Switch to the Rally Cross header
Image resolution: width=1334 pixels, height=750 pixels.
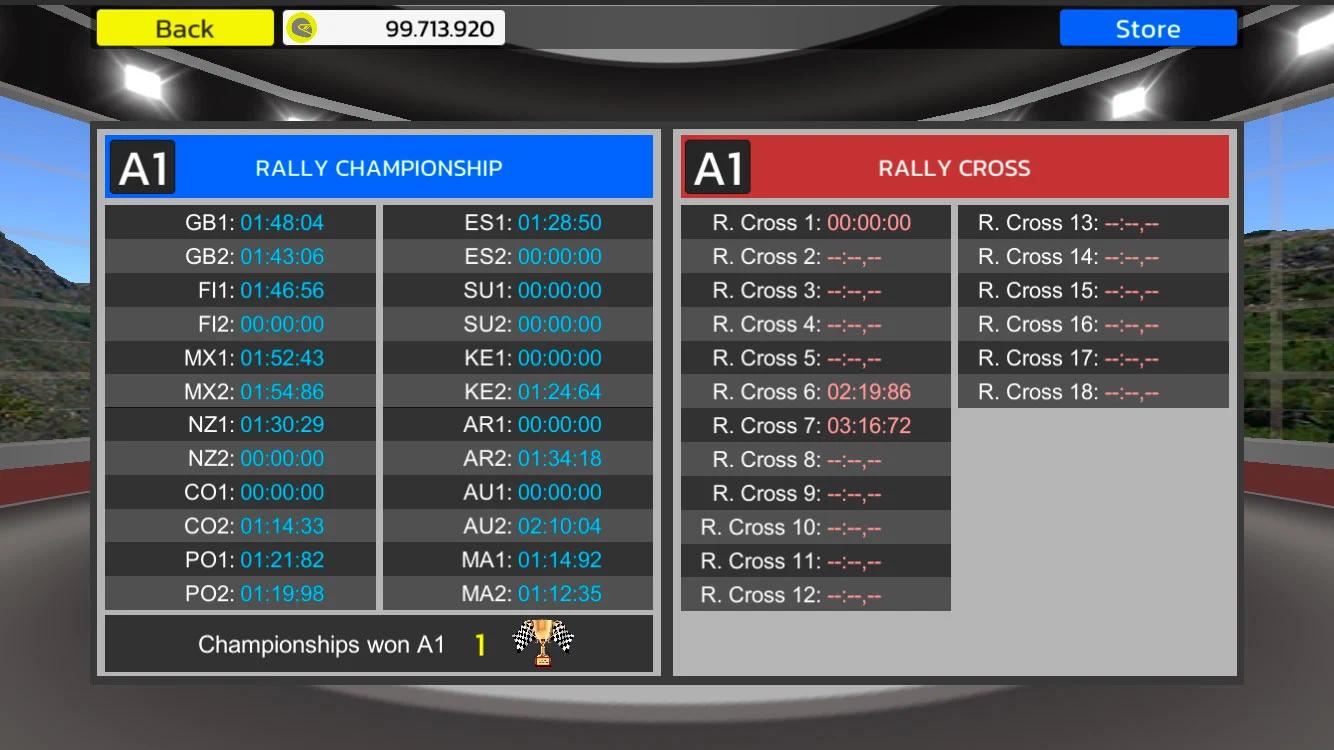953,167
